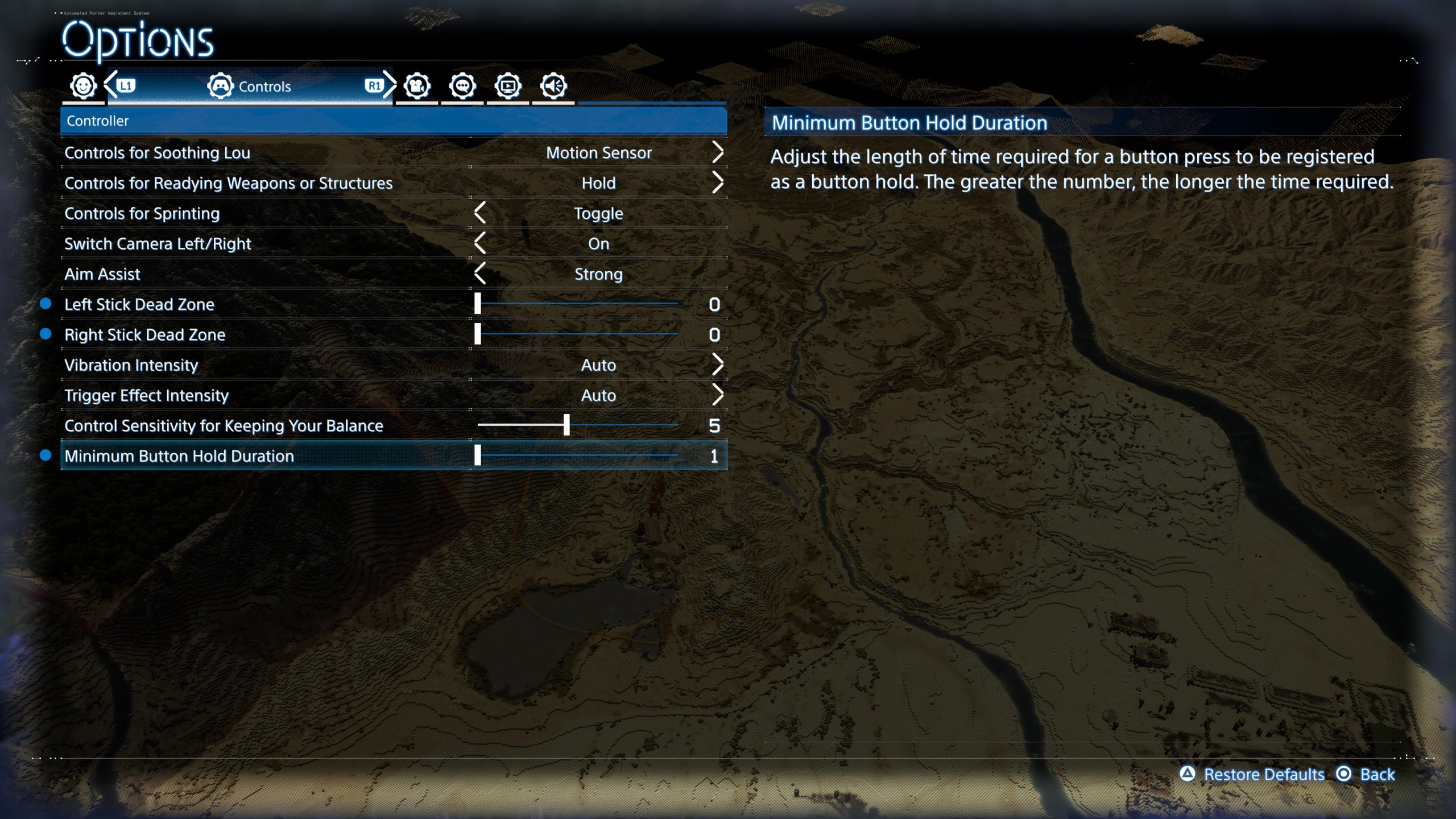Cycle Trigger Effect Intensity with right arrow

pos(717,395)
